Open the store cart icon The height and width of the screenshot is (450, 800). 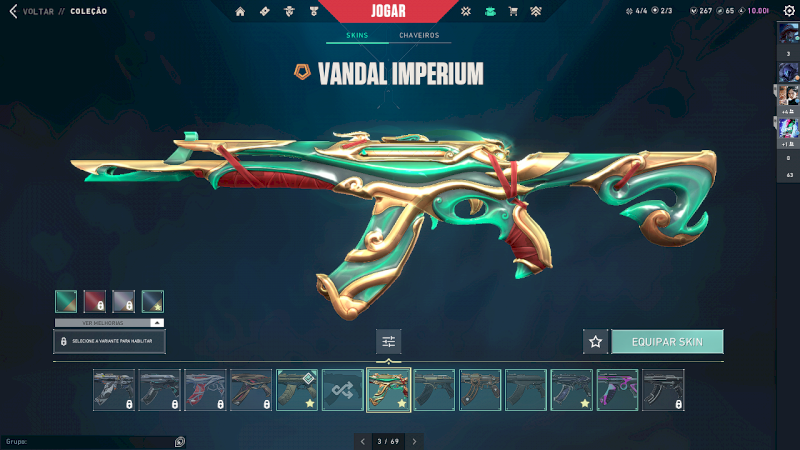(x=513, y=12)
